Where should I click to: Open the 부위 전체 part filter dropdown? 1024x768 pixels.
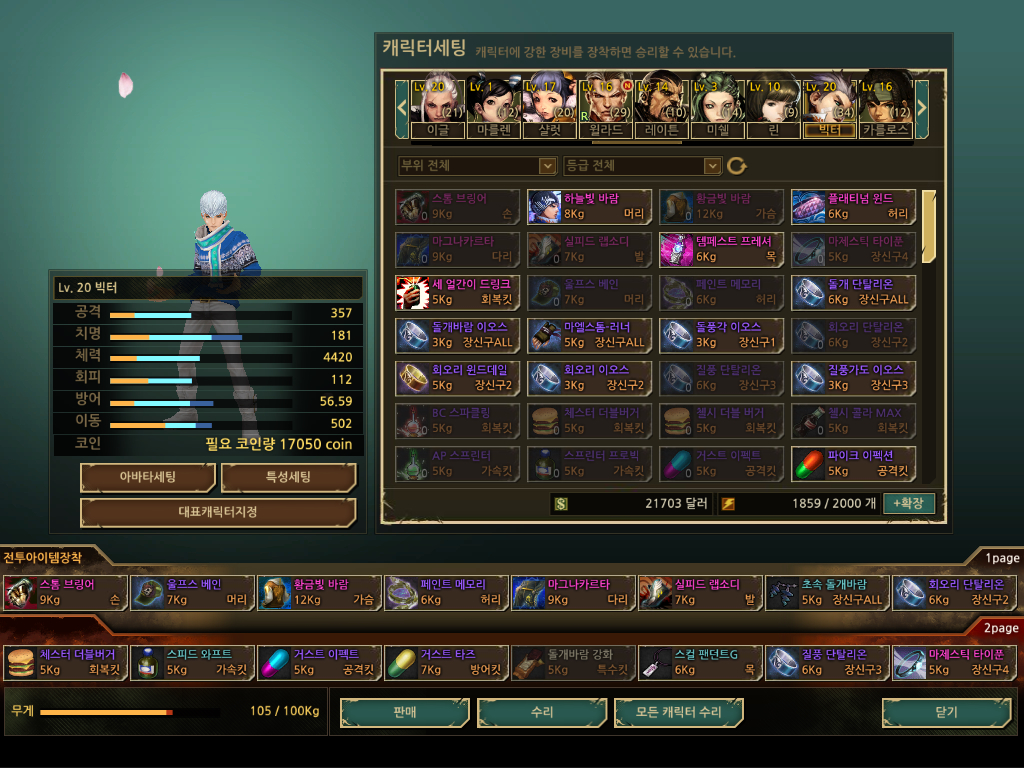(x=477, y=166)
